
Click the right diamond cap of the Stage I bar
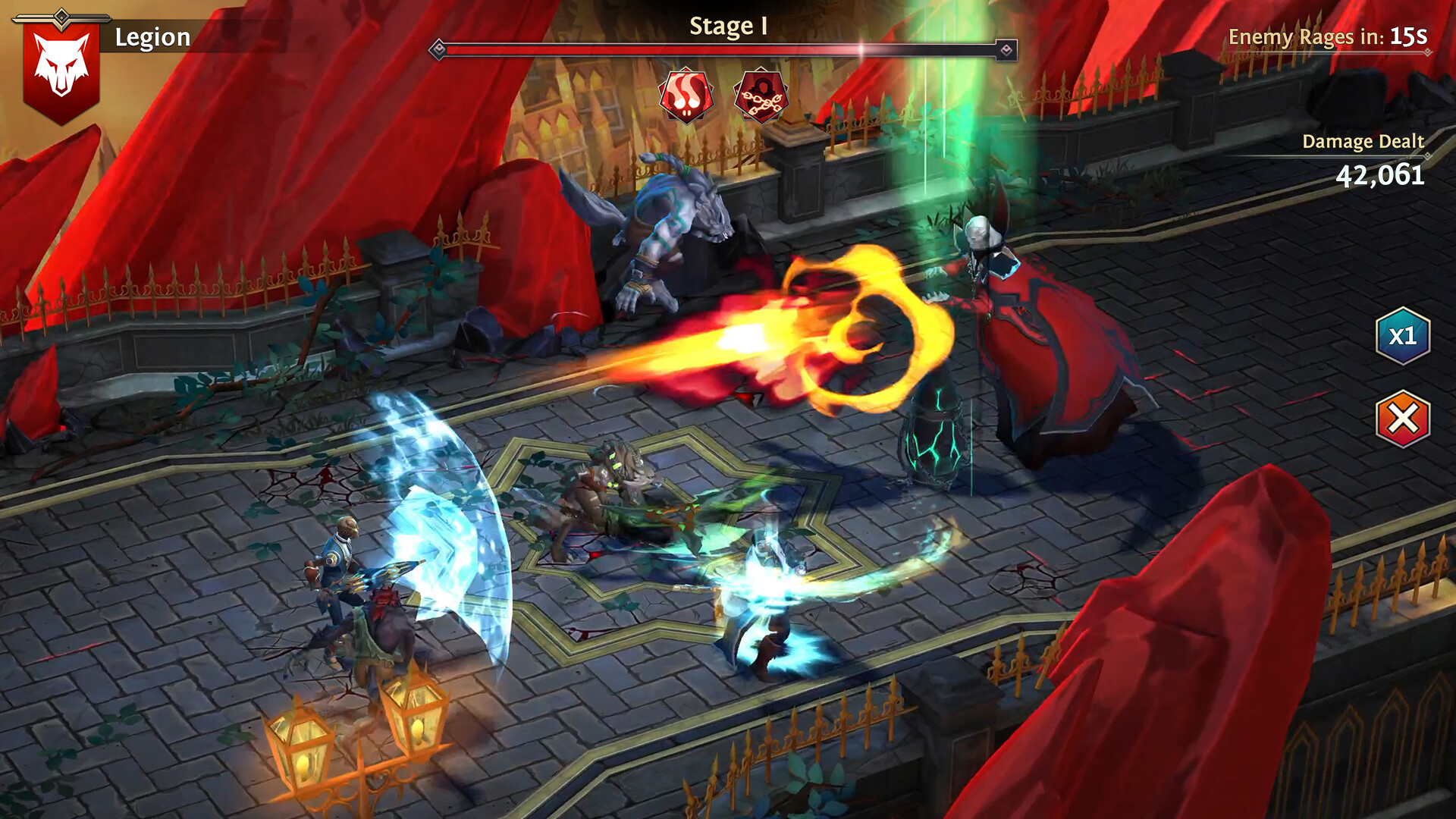coord(1007,48)
